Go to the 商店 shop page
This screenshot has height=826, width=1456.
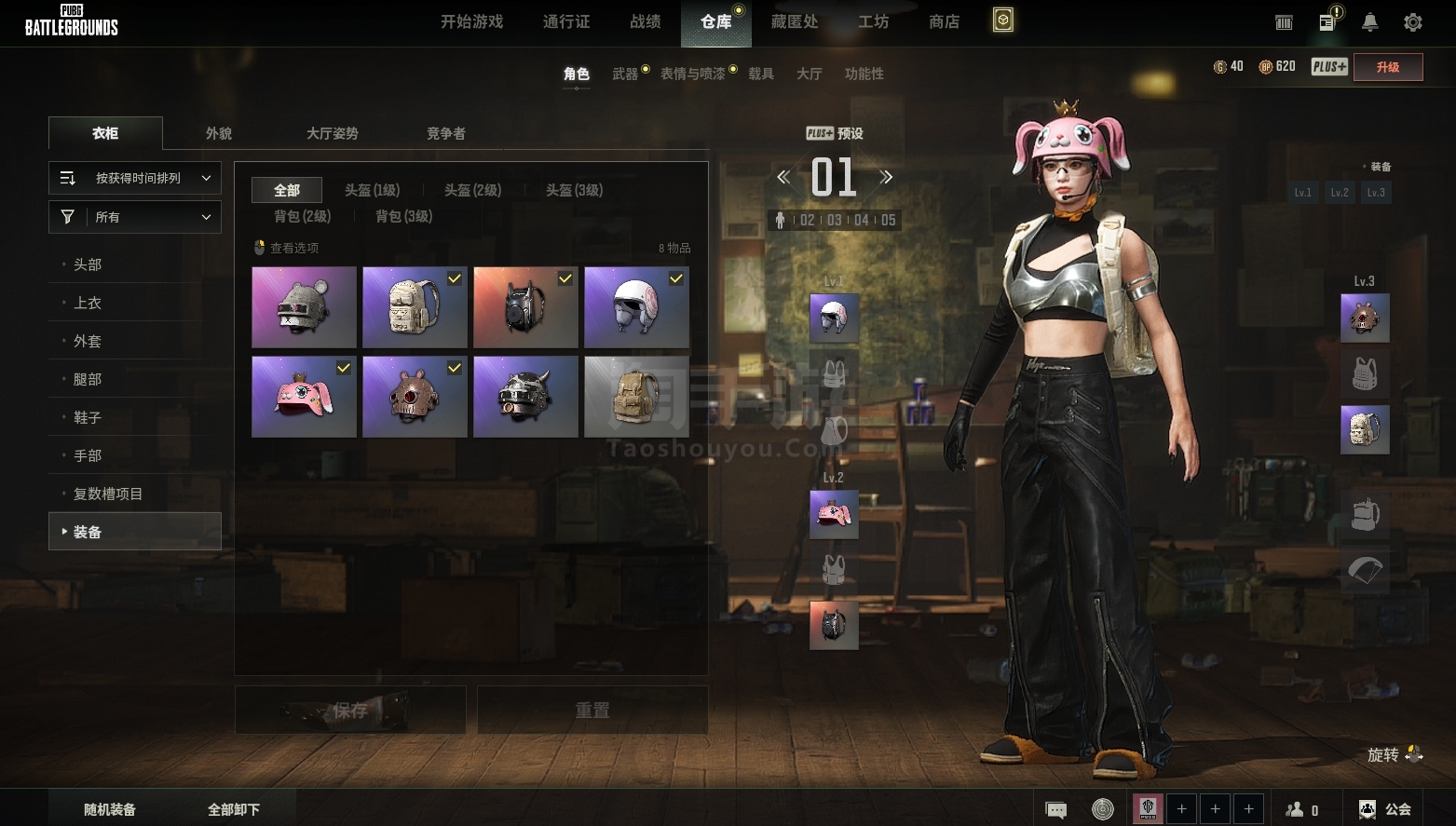point(944,21)
